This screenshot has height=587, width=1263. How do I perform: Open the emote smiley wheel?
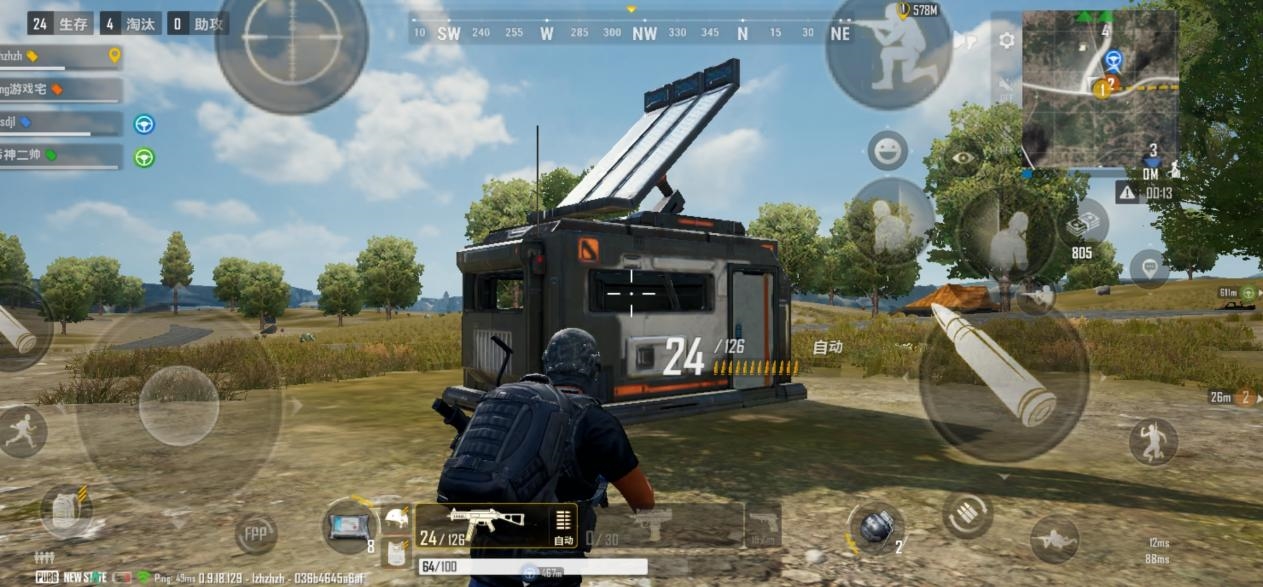click(887, 151)
